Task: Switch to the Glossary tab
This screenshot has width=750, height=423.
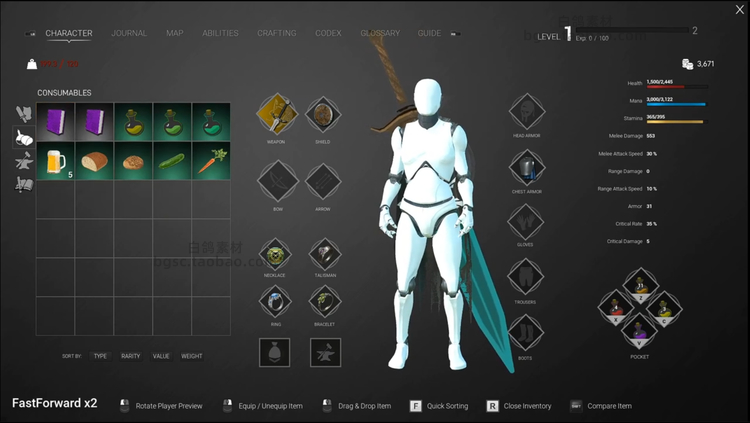Action: (x=380, y=33)
